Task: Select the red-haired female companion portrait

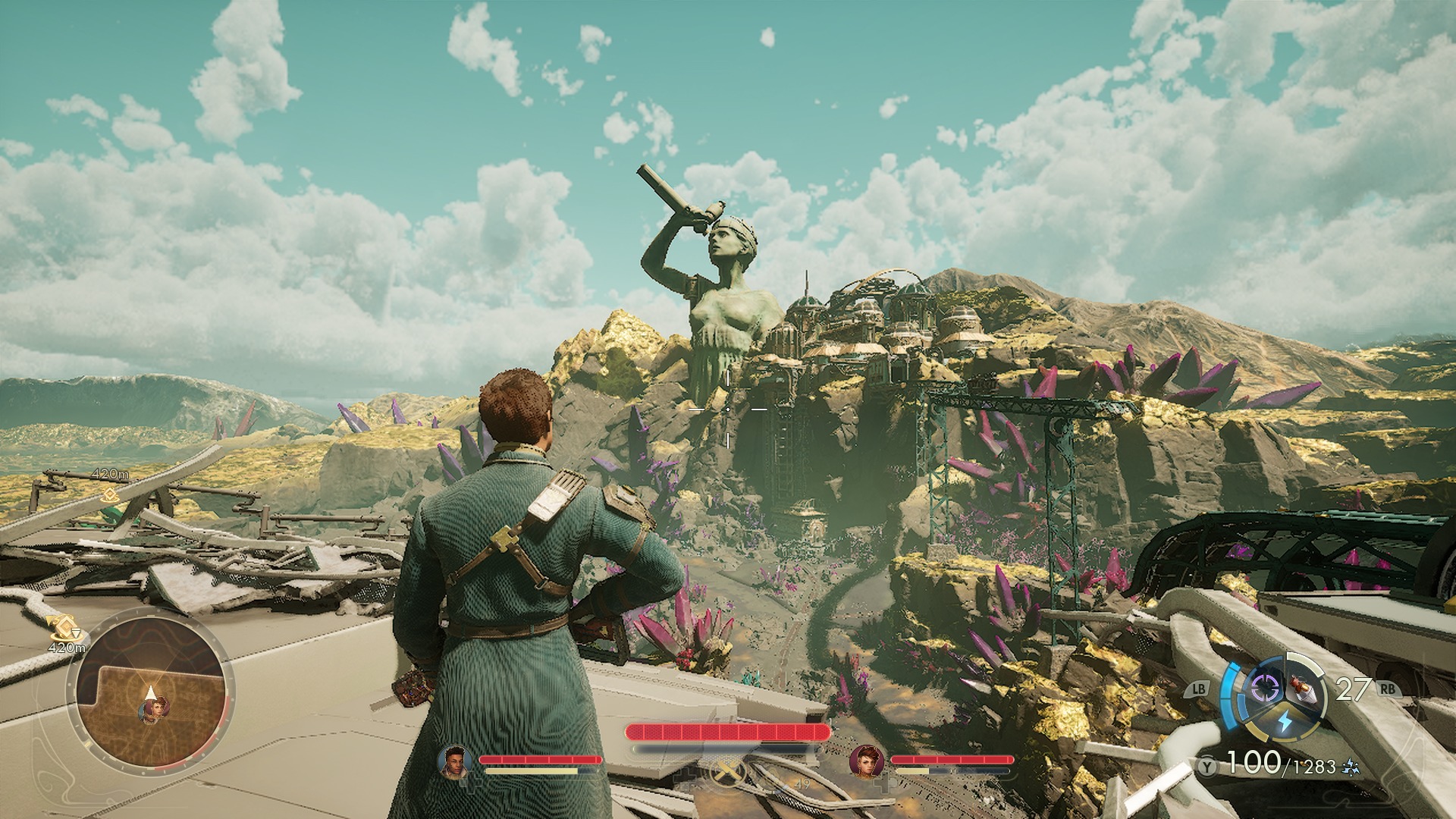Action: 866,760
